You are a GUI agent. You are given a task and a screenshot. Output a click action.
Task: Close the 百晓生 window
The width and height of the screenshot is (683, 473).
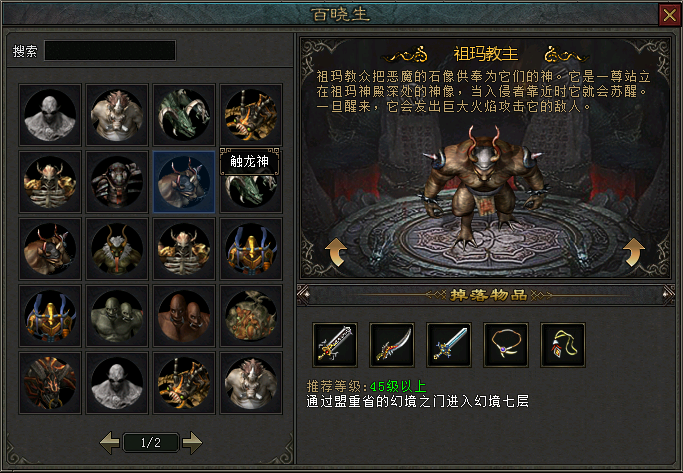tap(669, 15)
